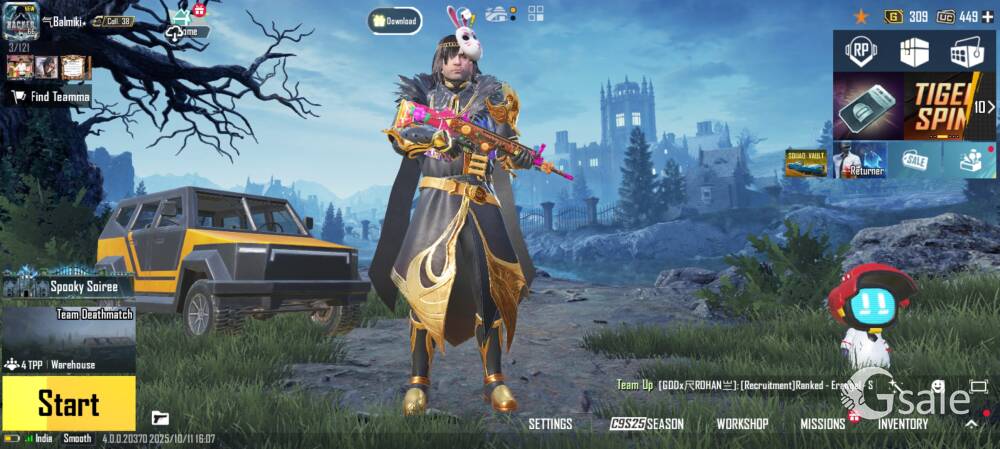Open the Squad Vault offer
The height and width of the screenshot is (449, 1000).
click(x=805, y=162)
